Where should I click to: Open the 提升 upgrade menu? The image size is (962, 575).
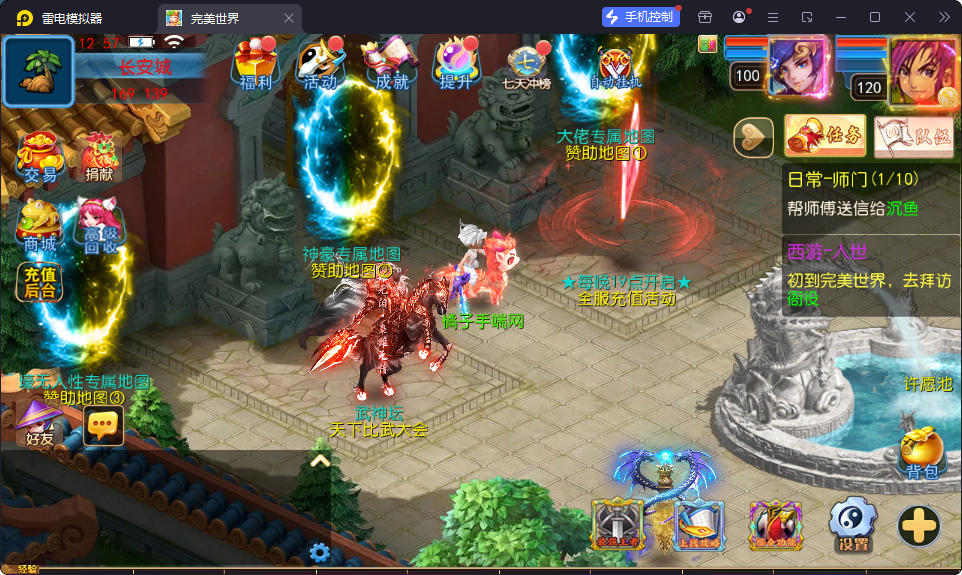tap(455, 66)
